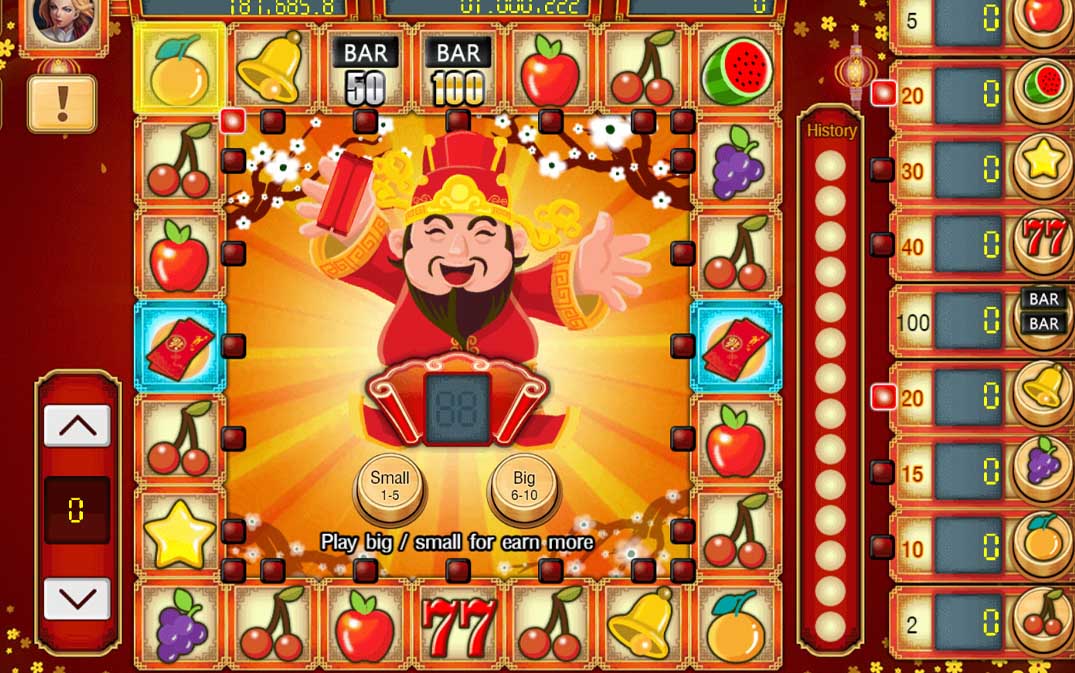This screenshot has height=673, width=1075.
Task: Choose the Small 1-5 bet button
Action: coord(390,485)
